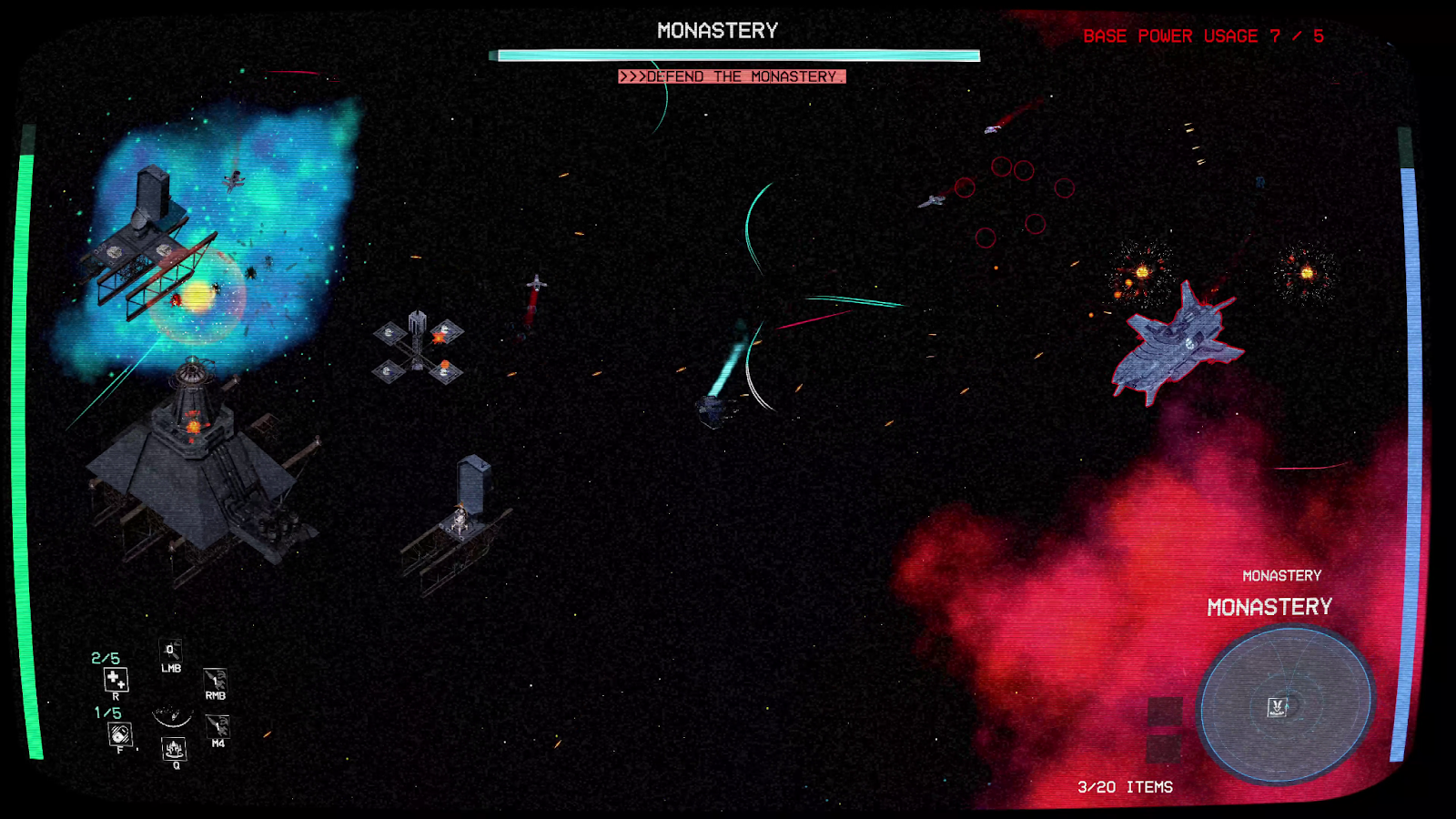Select the primary weapon slot above the LMB label
This screenshot has width=1456, height=819.
171,650
